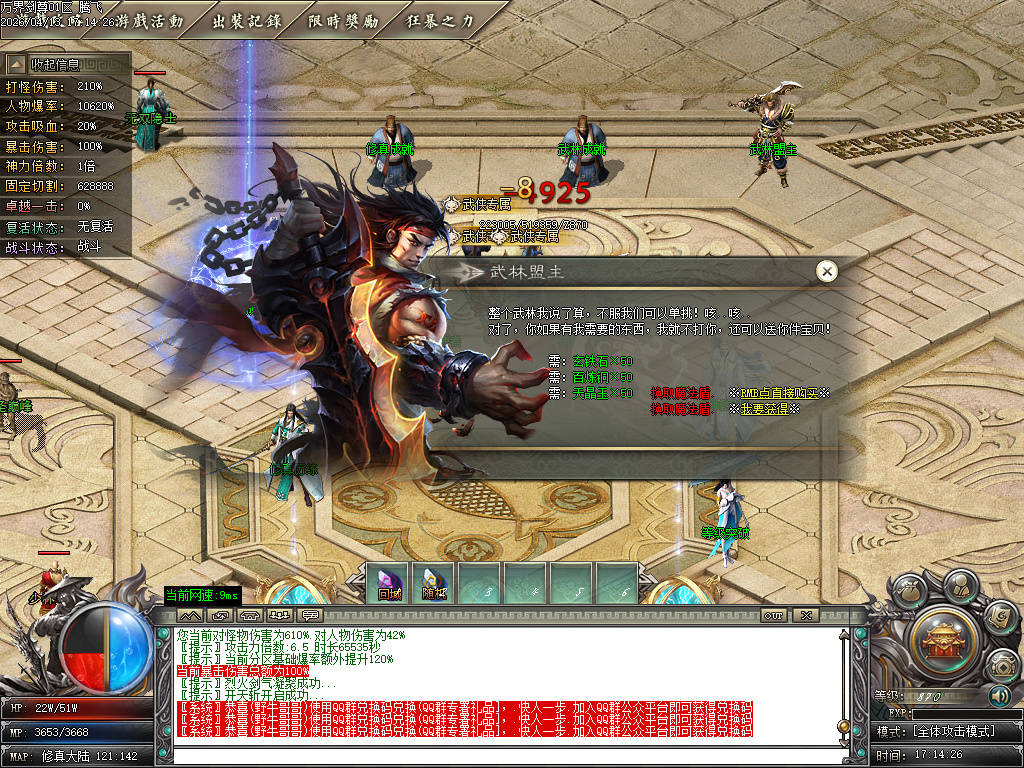Toggle sound with the speaker icon
This screenshot has height=768, width=1024.
pyautogui.click(x=1000, y=695)
